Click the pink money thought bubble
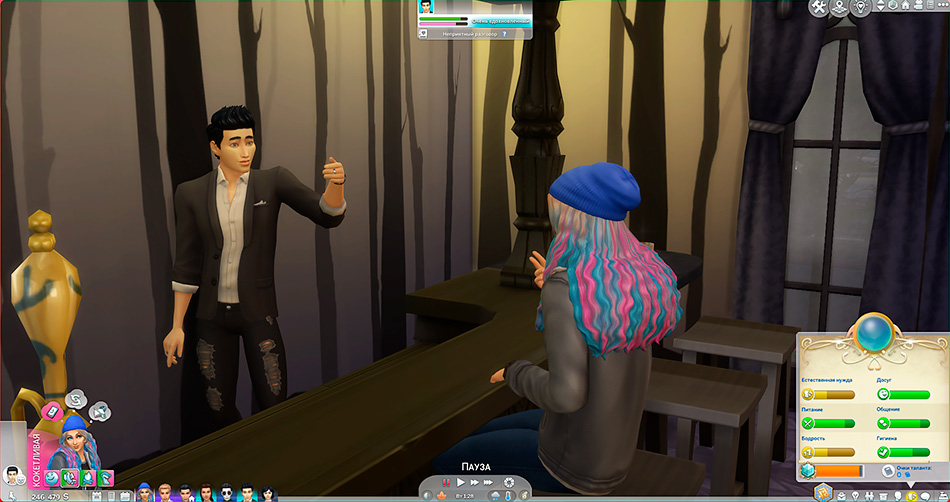Image resolution: width=950 pixels, height=502 pixels. coord(50,409)
